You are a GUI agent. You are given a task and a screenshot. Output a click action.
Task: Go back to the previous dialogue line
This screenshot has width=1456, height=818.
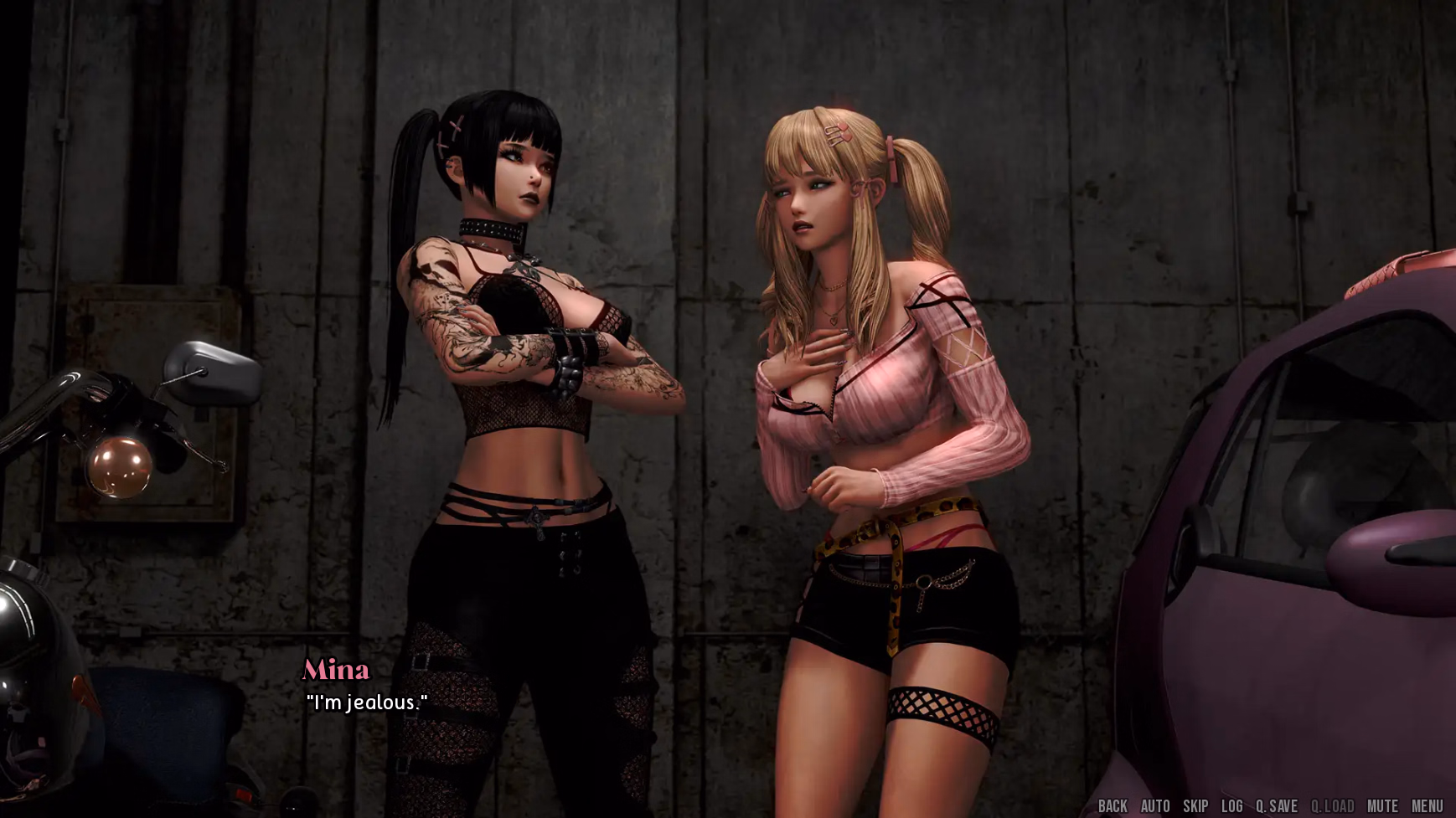click(x=1113, y=806)
